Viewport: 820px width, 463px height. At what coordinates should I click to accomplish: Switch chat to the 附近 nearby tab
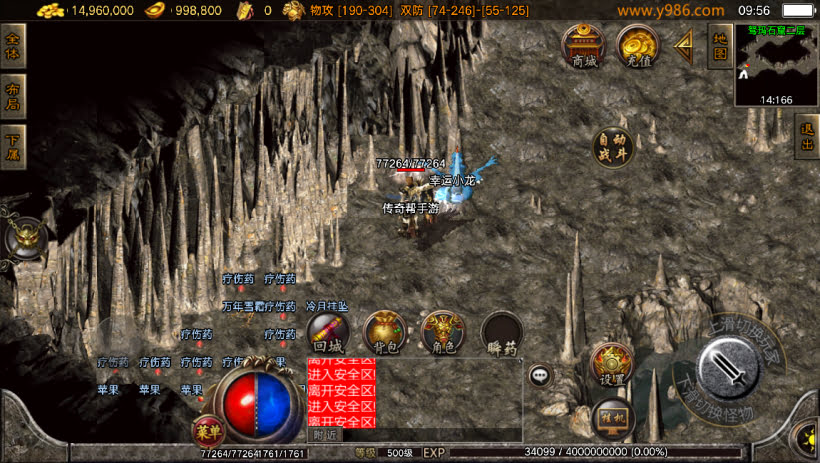[325, 435]
